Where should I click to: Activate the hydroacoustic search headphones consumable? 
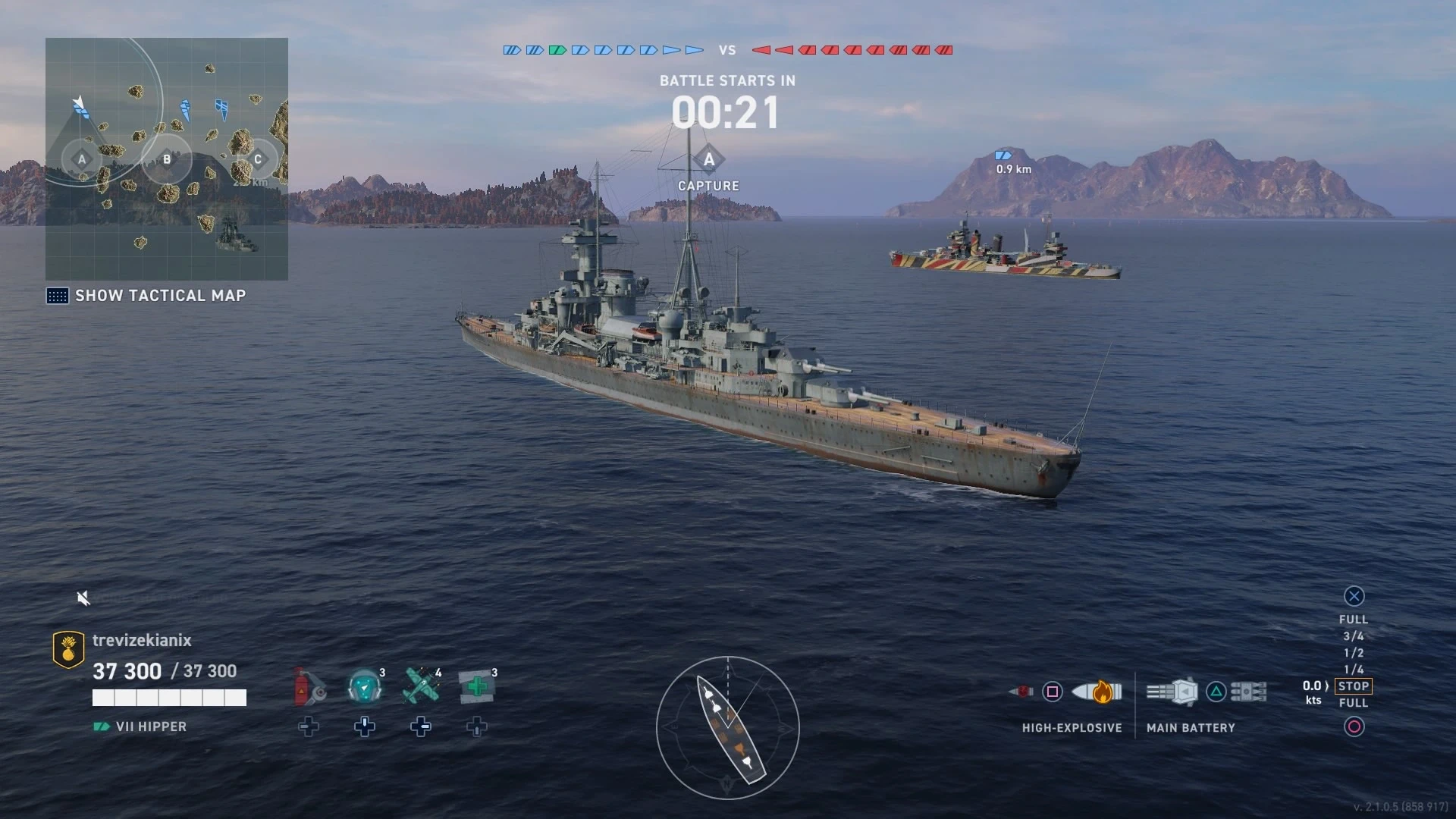click(365, 687)
